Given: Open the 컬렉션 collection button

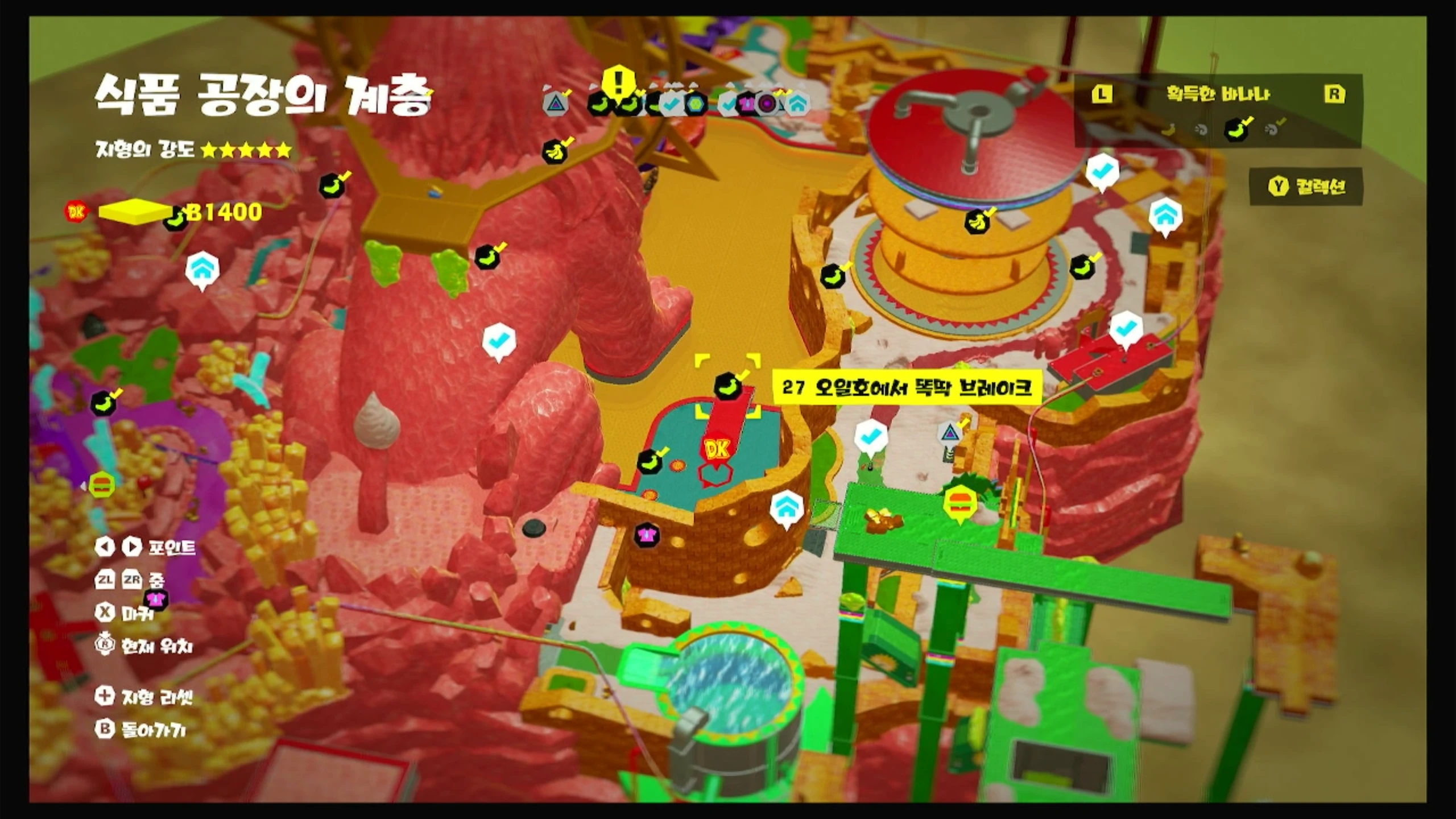Looking at the screenshot, I should tap(1306, 187).
